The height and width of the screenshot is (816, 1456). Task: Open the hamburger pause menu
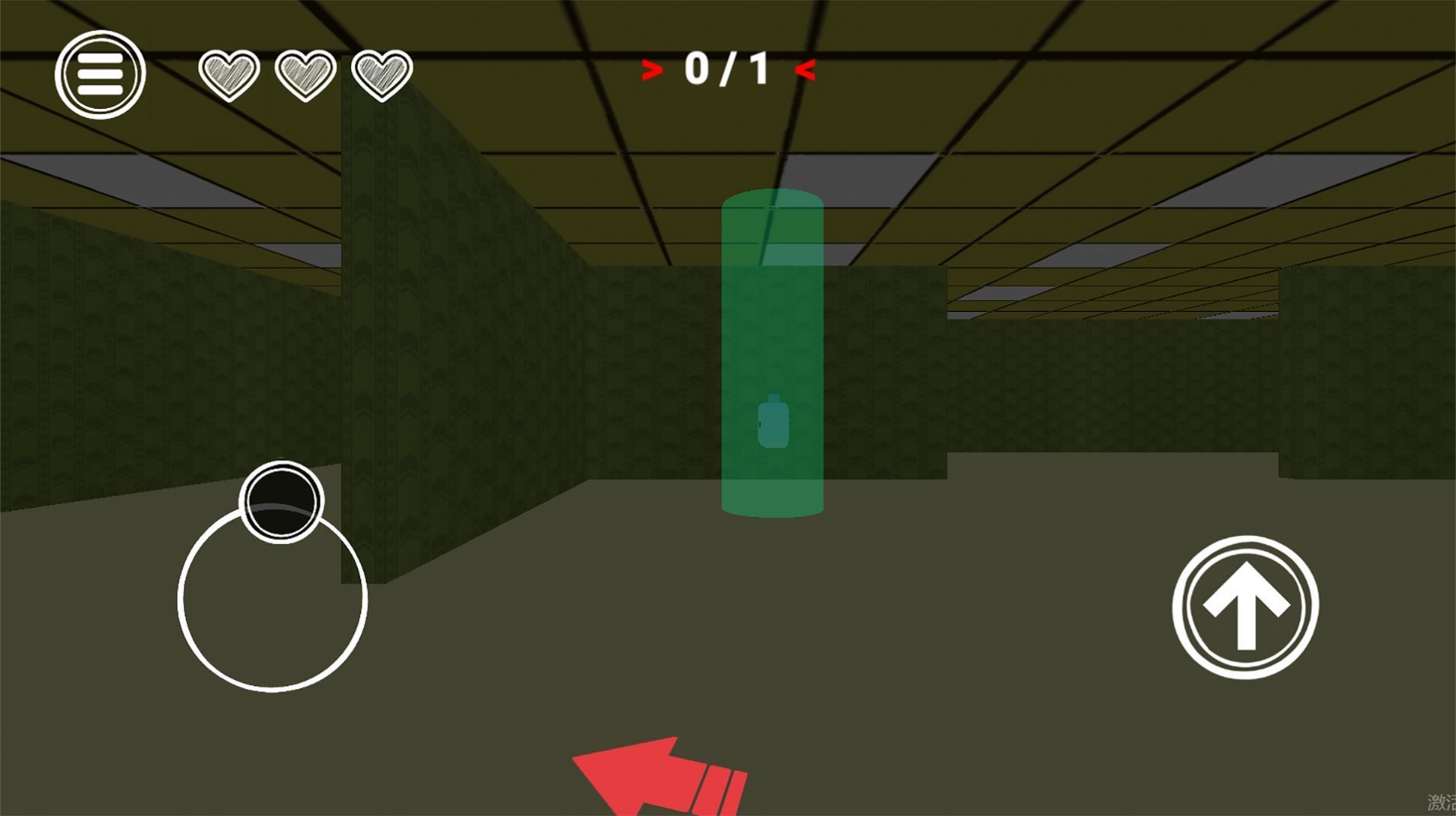click(100, 75)
